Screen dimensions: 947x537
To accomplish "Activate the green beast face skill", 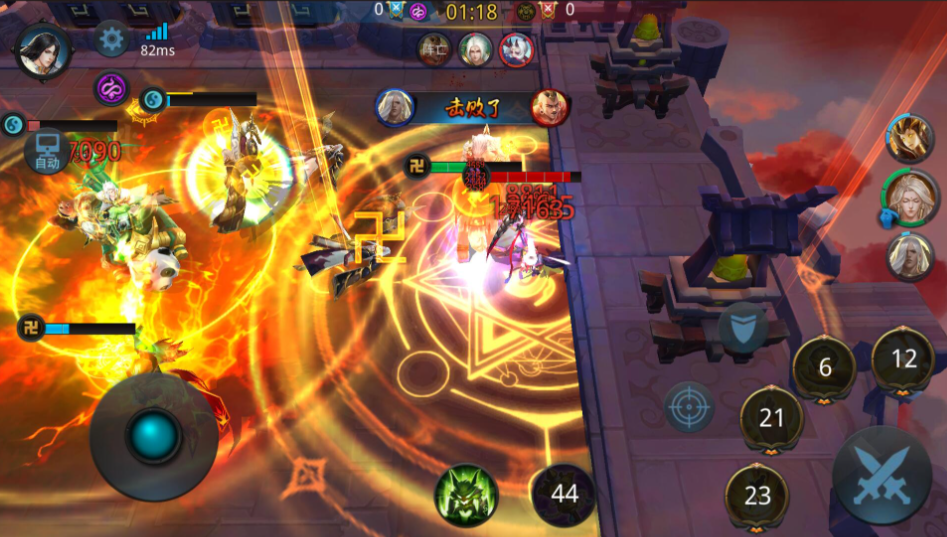I will [x=465, y=496].
